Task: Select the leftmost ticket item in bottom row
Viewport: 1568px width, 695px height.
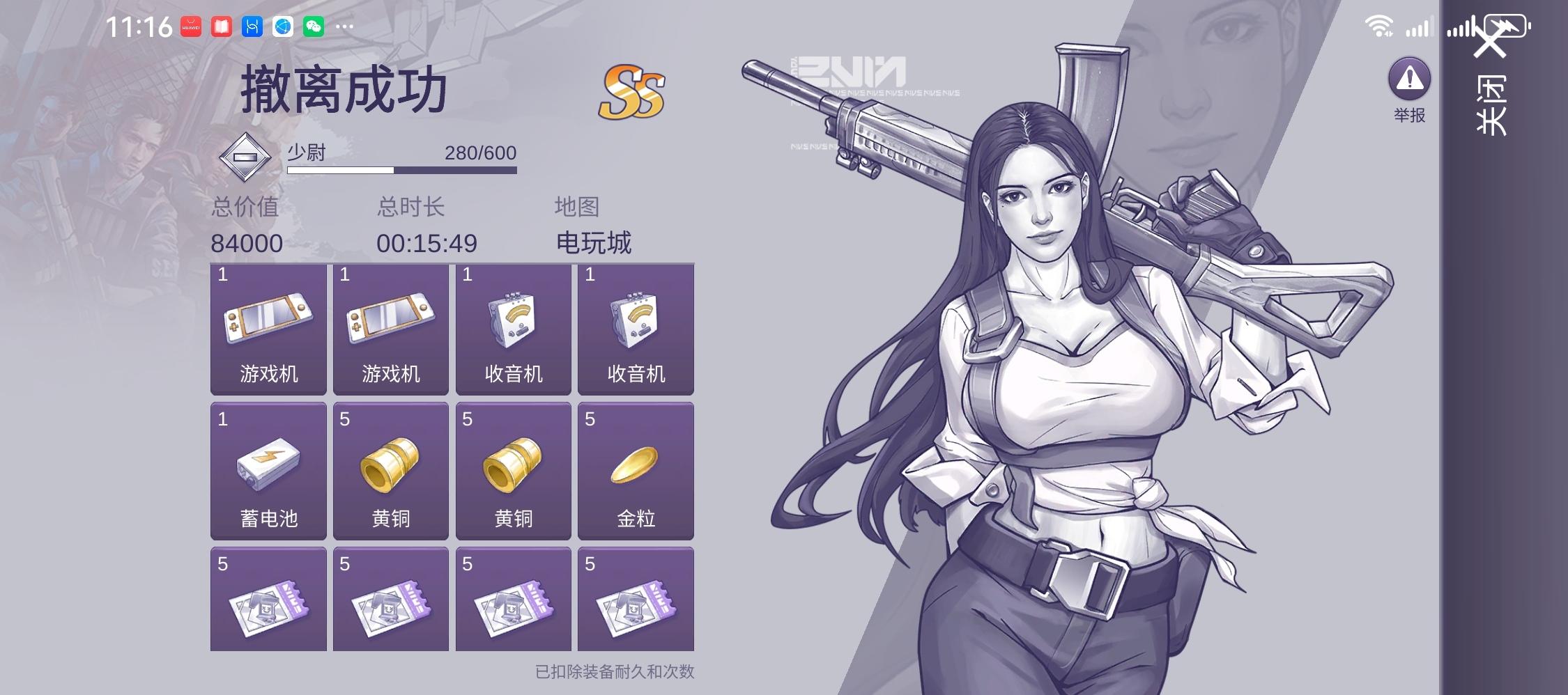Action: pyautogui.click(x=268, y=599)
